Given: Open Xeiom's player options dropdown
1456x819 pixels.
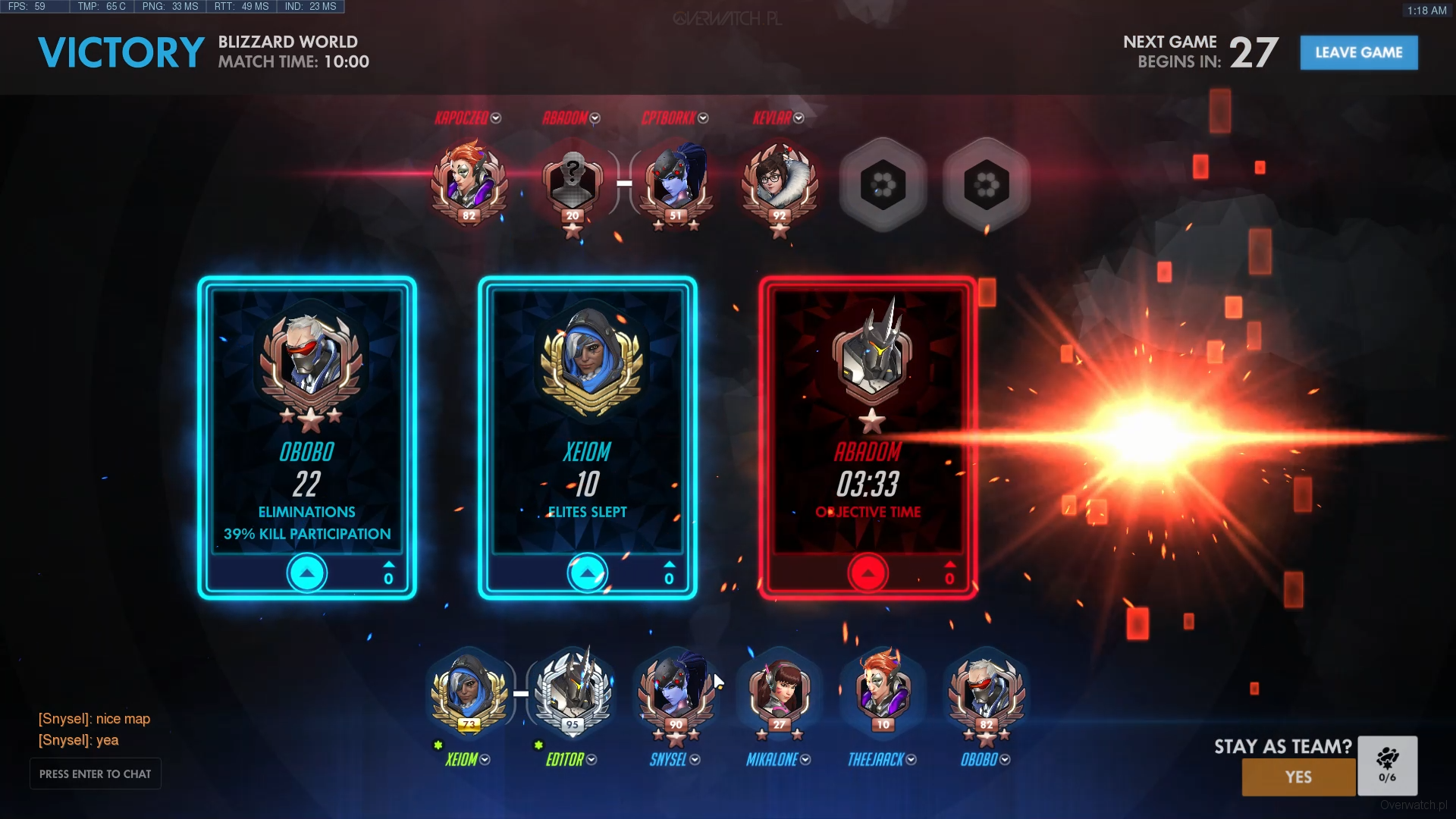Looking at the screenshot, I should (485, 760).
